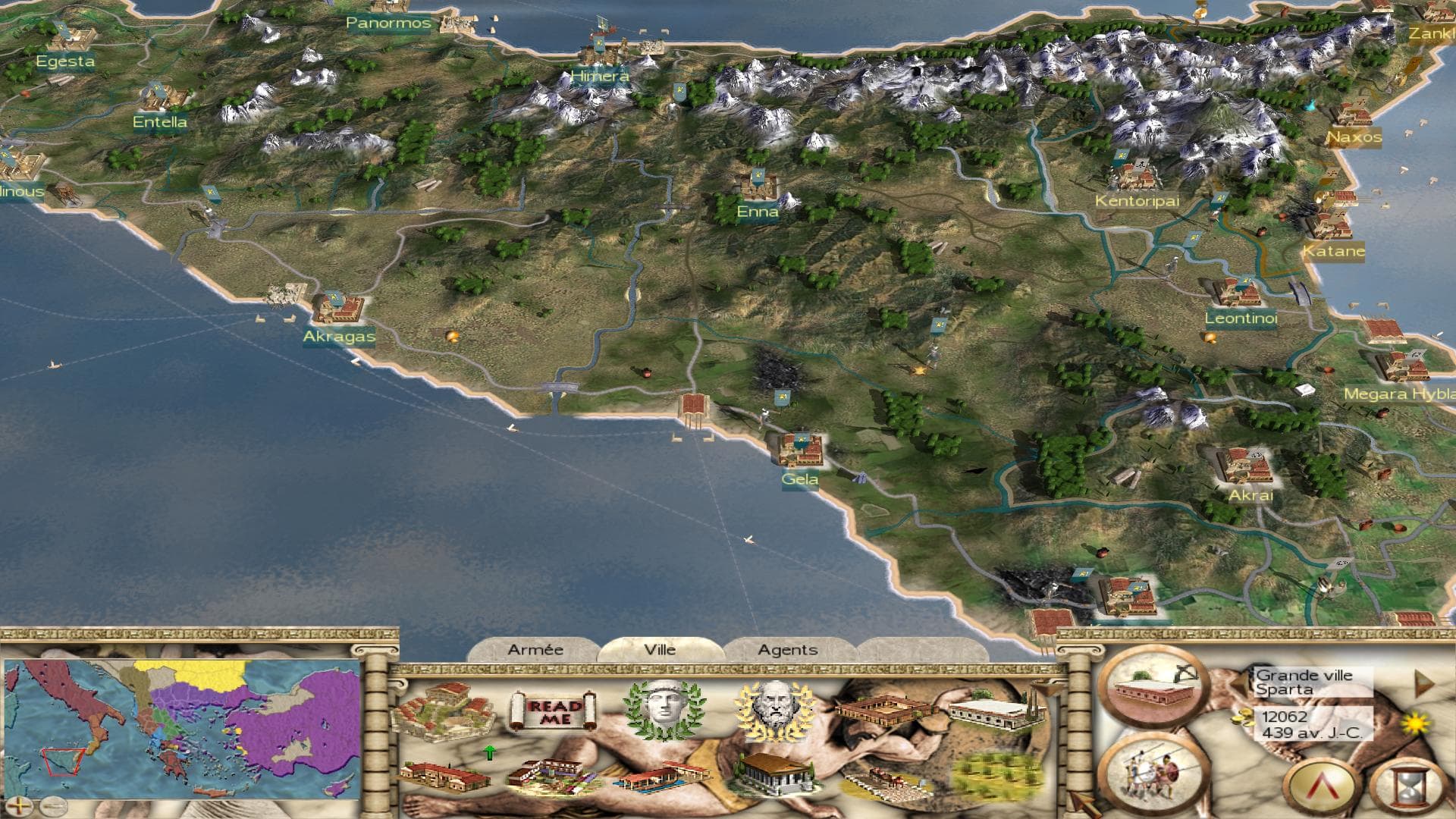The height and width of the screenshot is (819, 1456).
Task: Go to the next settlement with right arrow
Action: click(x=1424, y=684)
